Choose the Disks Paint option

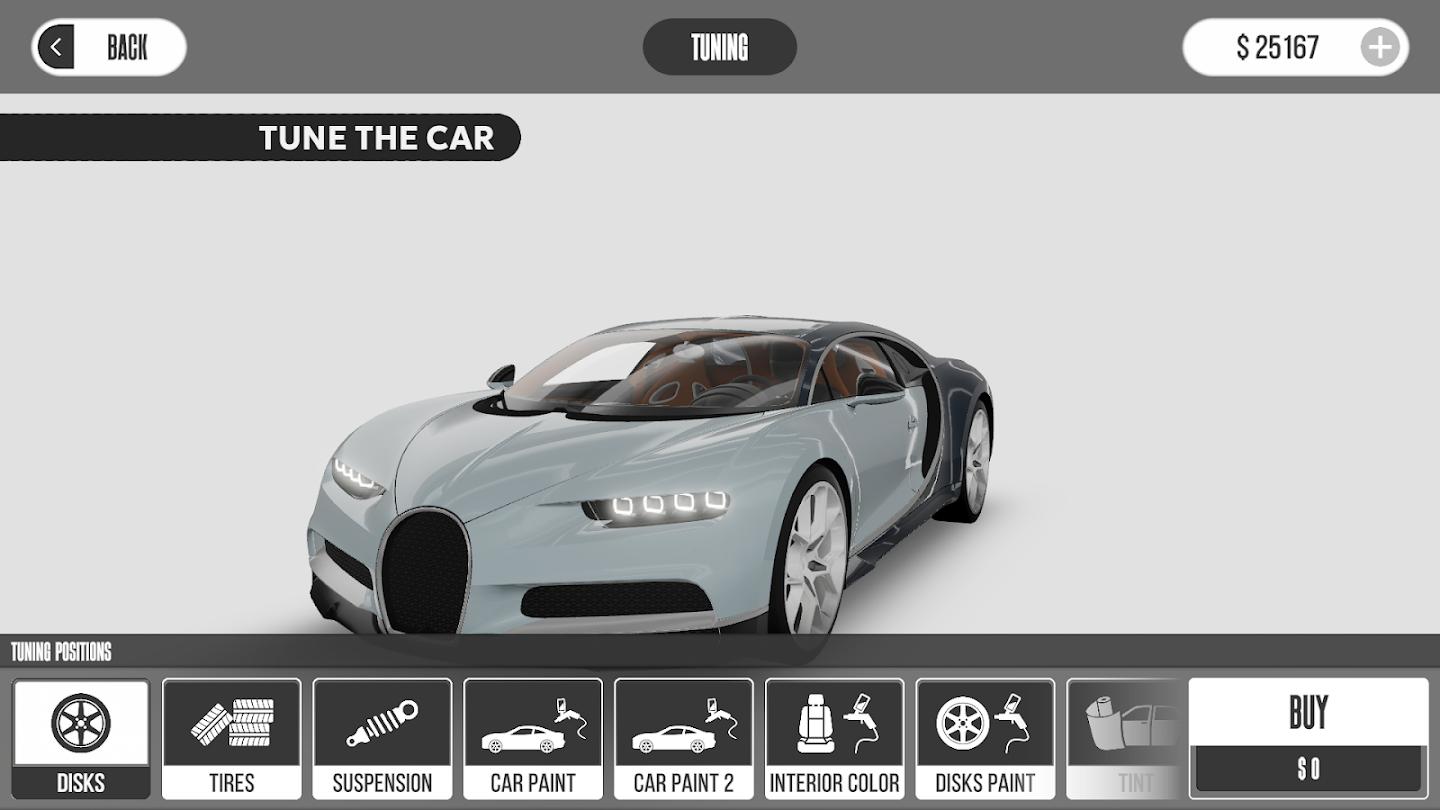coord(985,739)
